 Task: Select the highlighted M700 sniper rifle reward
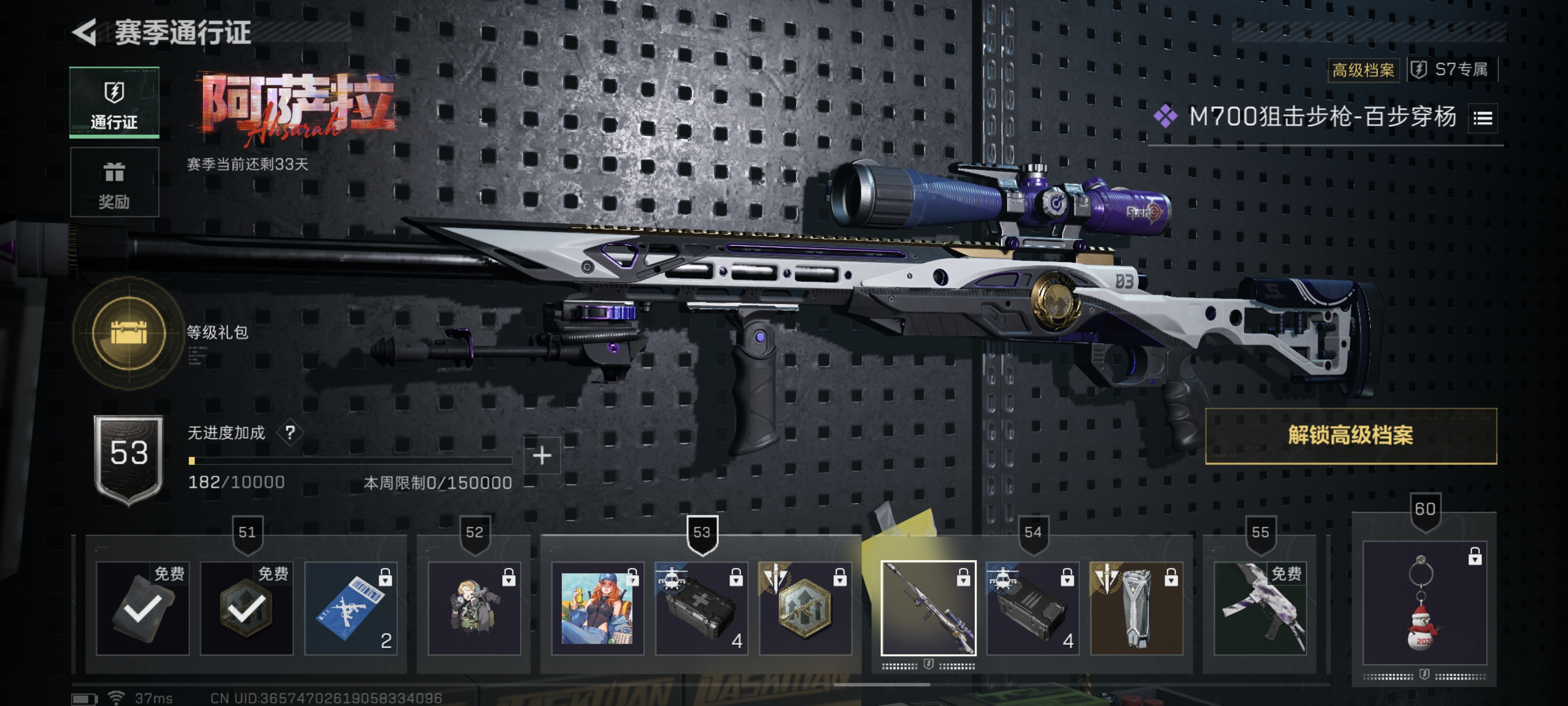(928, 608)
